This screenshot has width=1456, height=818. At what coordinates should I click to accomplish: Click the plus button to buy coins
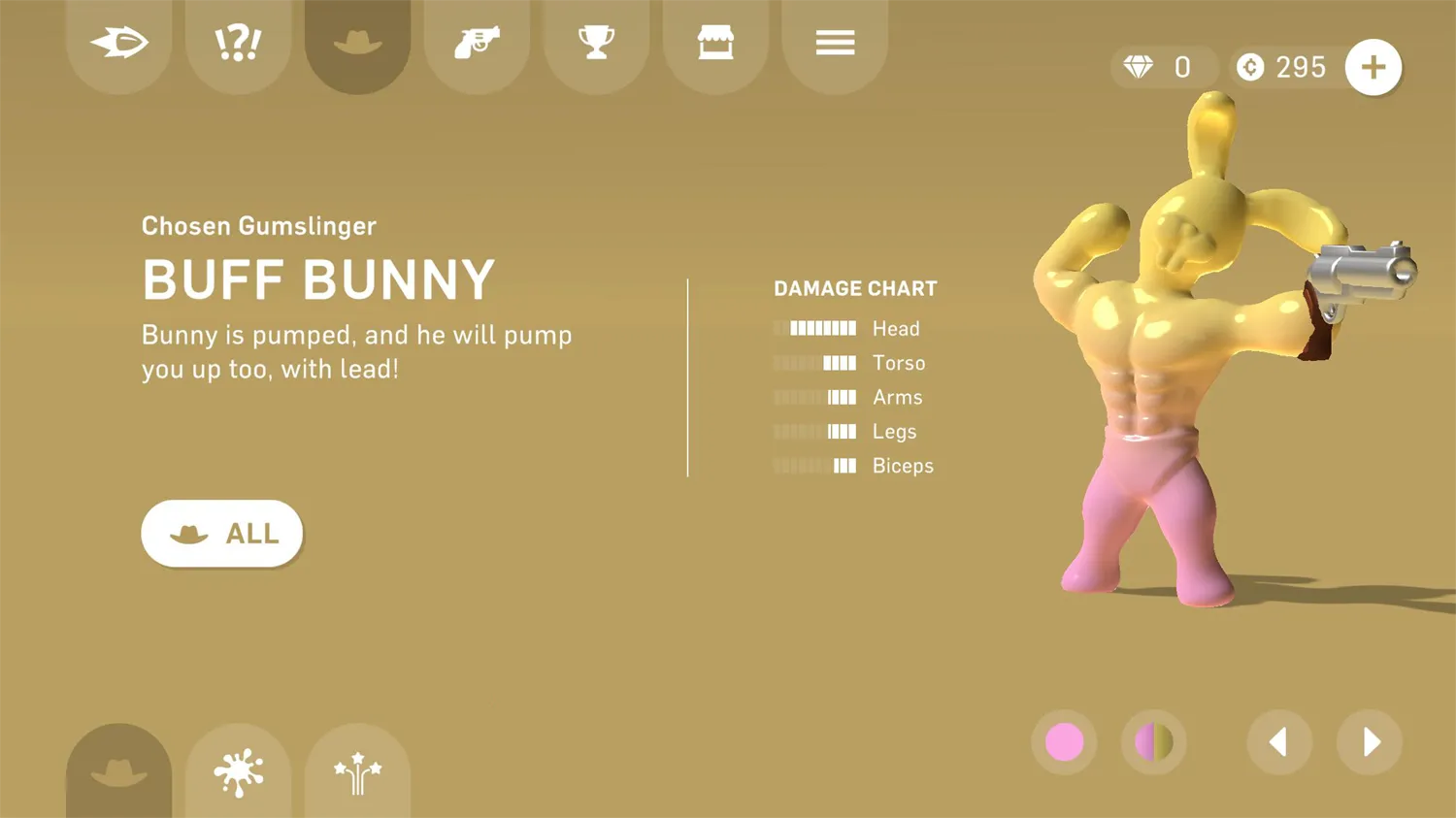1373,67
